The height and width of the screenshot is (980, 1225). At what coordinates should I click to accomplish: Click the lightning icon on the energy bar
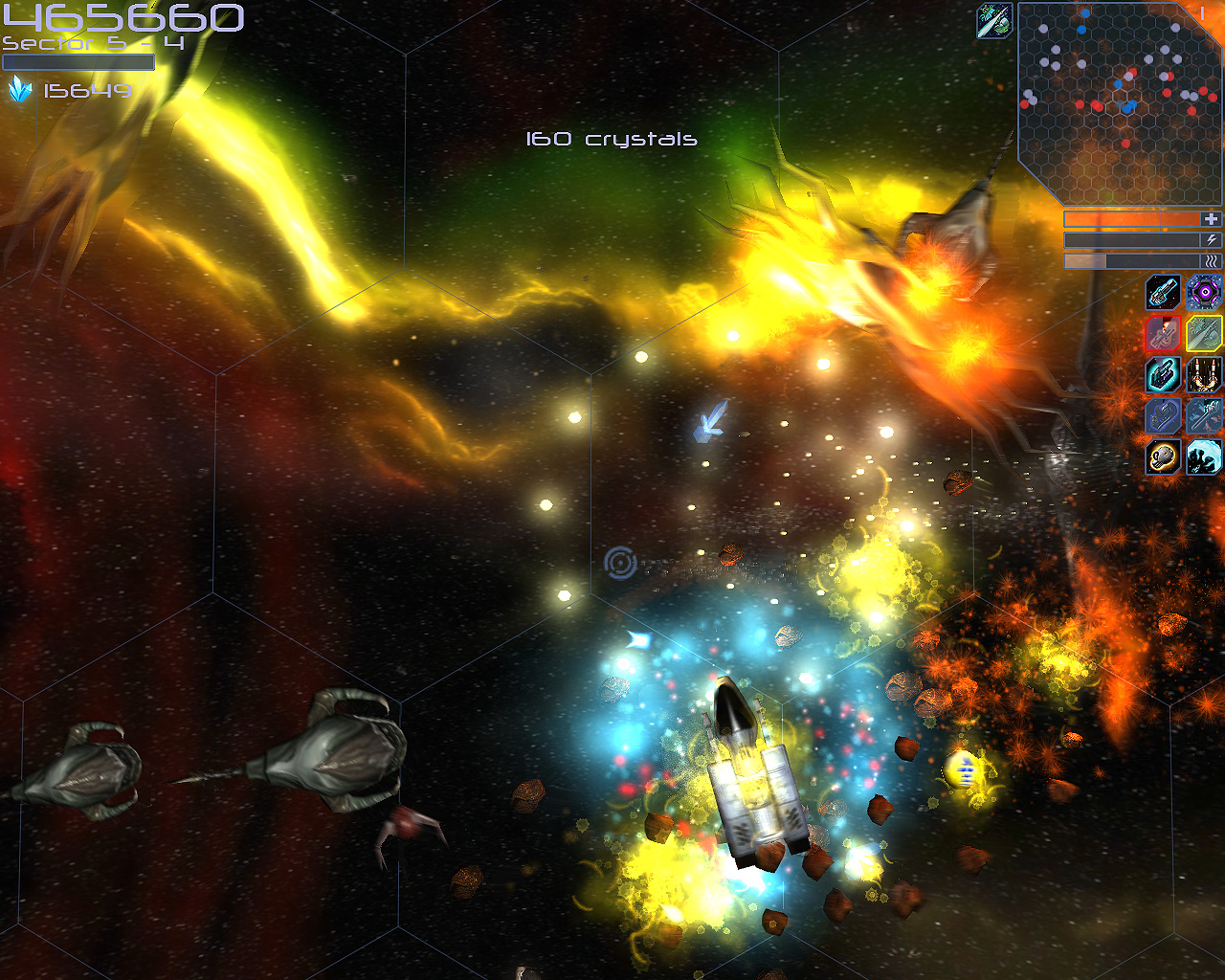(x=1211, y=240)
